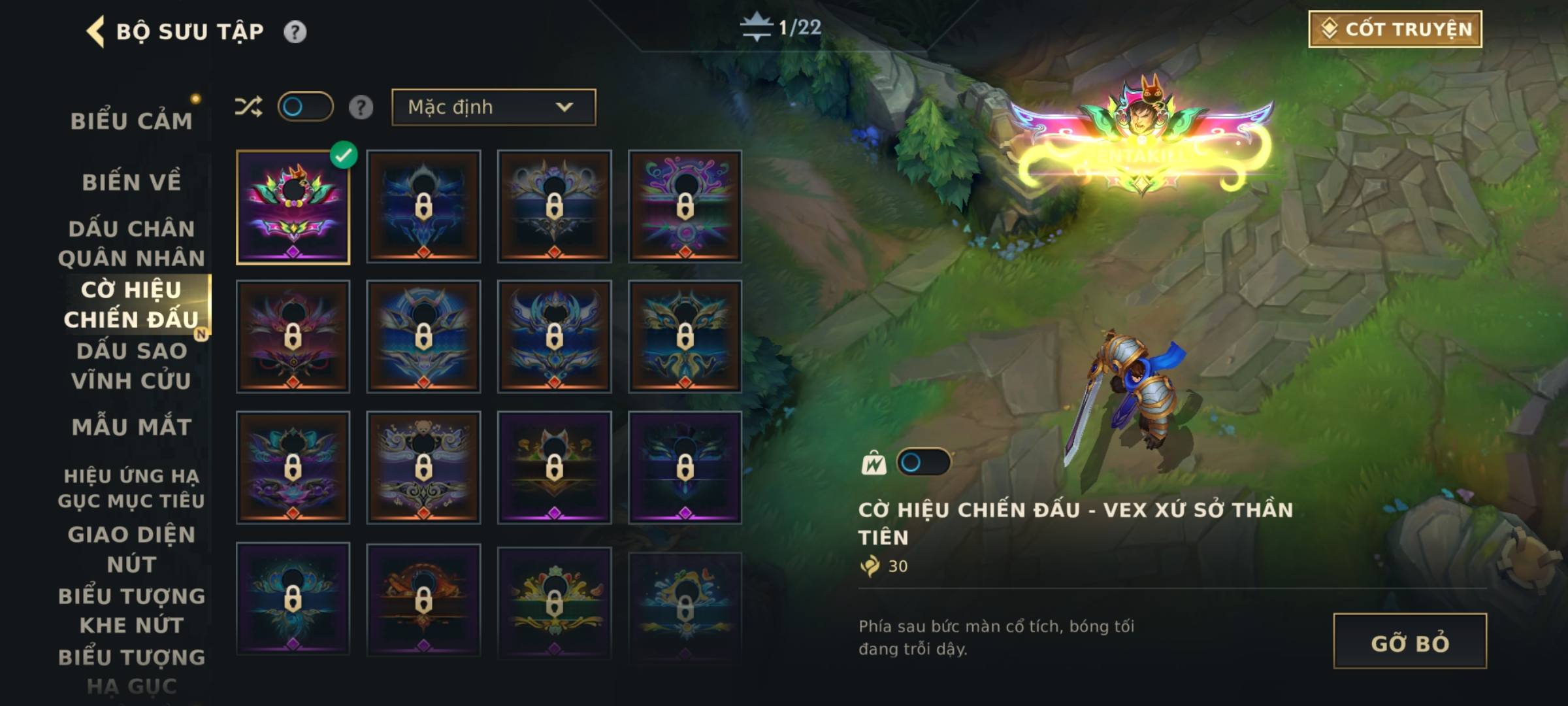Open Hiệu Ứng Hạ Gục Mục Tiêu tab
Screen dimensions: 1568x706
[131, 488]
